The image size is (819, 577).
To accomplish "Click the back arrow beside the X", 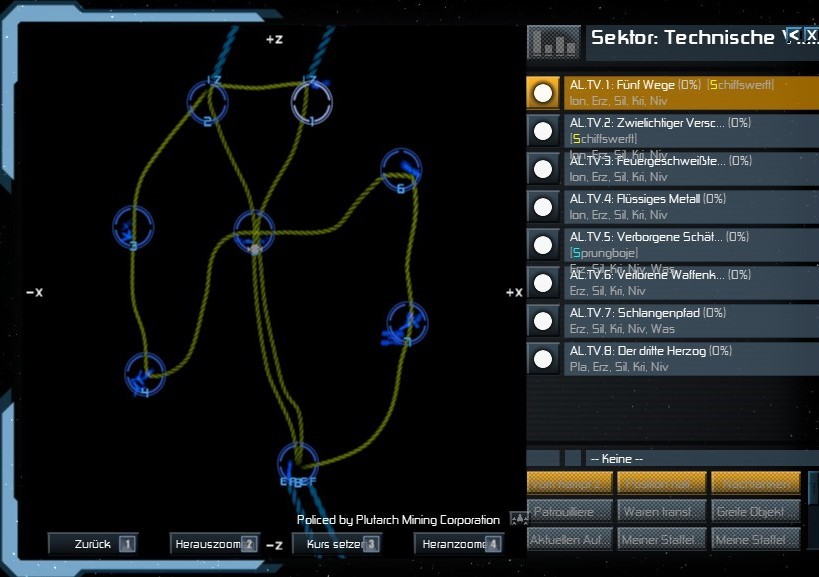I will (x=793, y=35).
